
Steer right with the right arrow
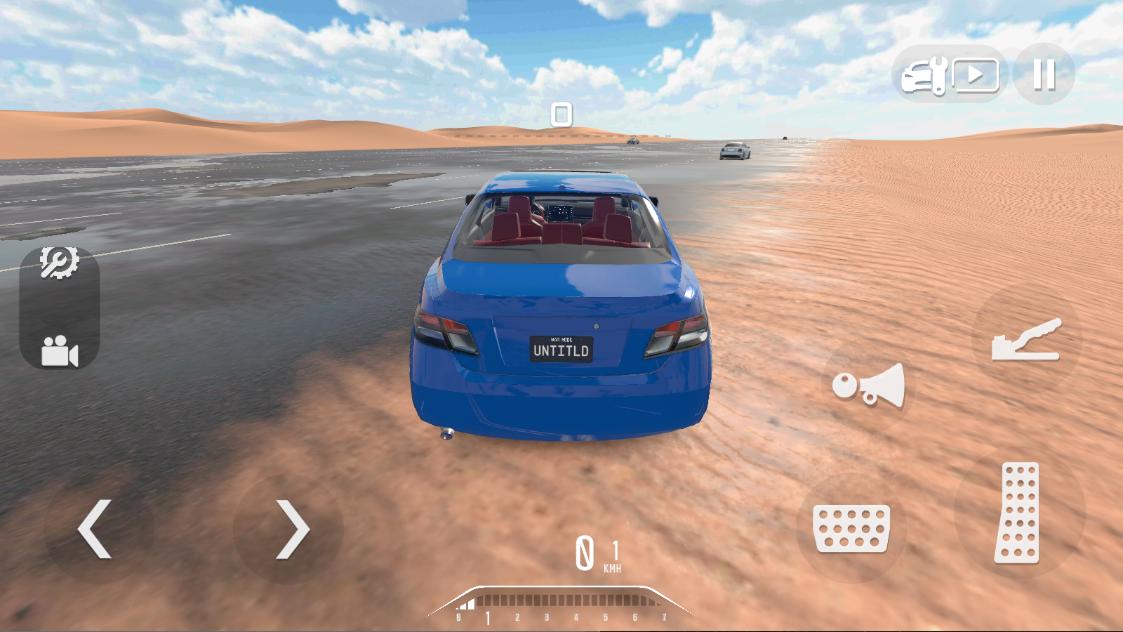click(x=291, y=528)
